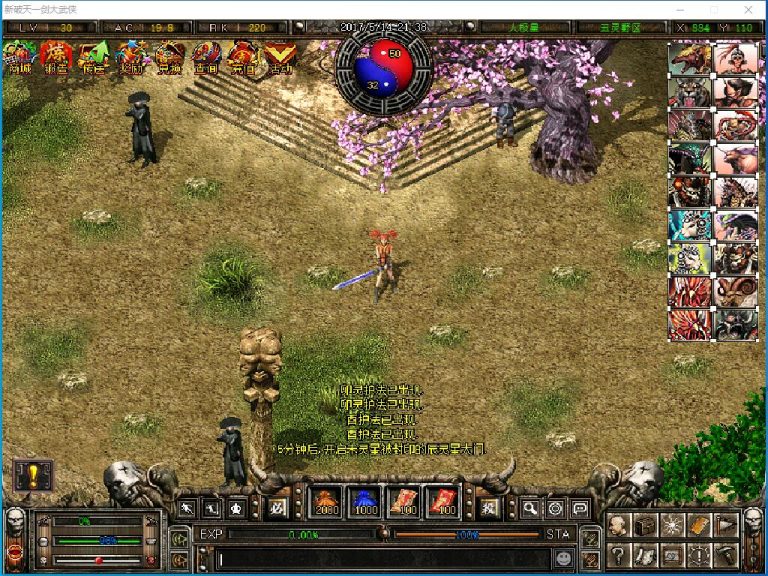This screenshot has width=768, height=576.
Task: Click the sunburst icon in bottom-right menu
Action: pos(673,526)
